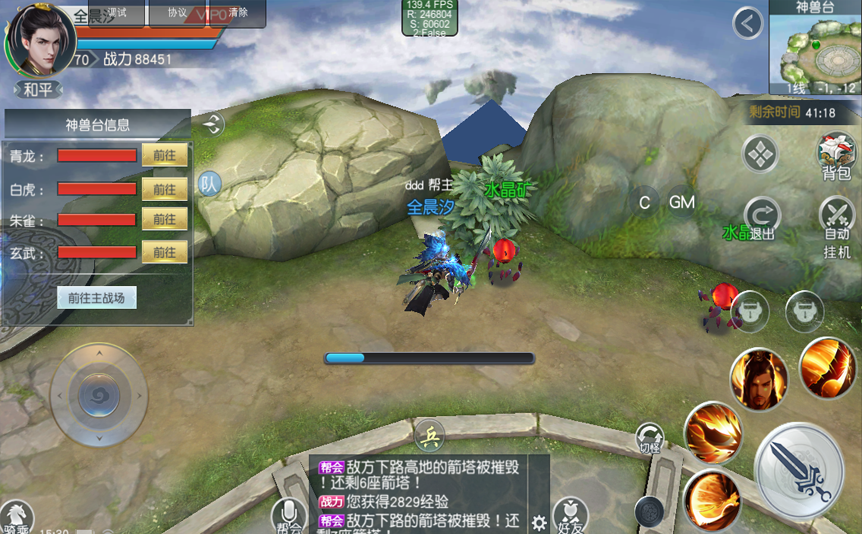862x534 pixels.
Task: Open the 调试 debug button
Action: click(116, 13)
